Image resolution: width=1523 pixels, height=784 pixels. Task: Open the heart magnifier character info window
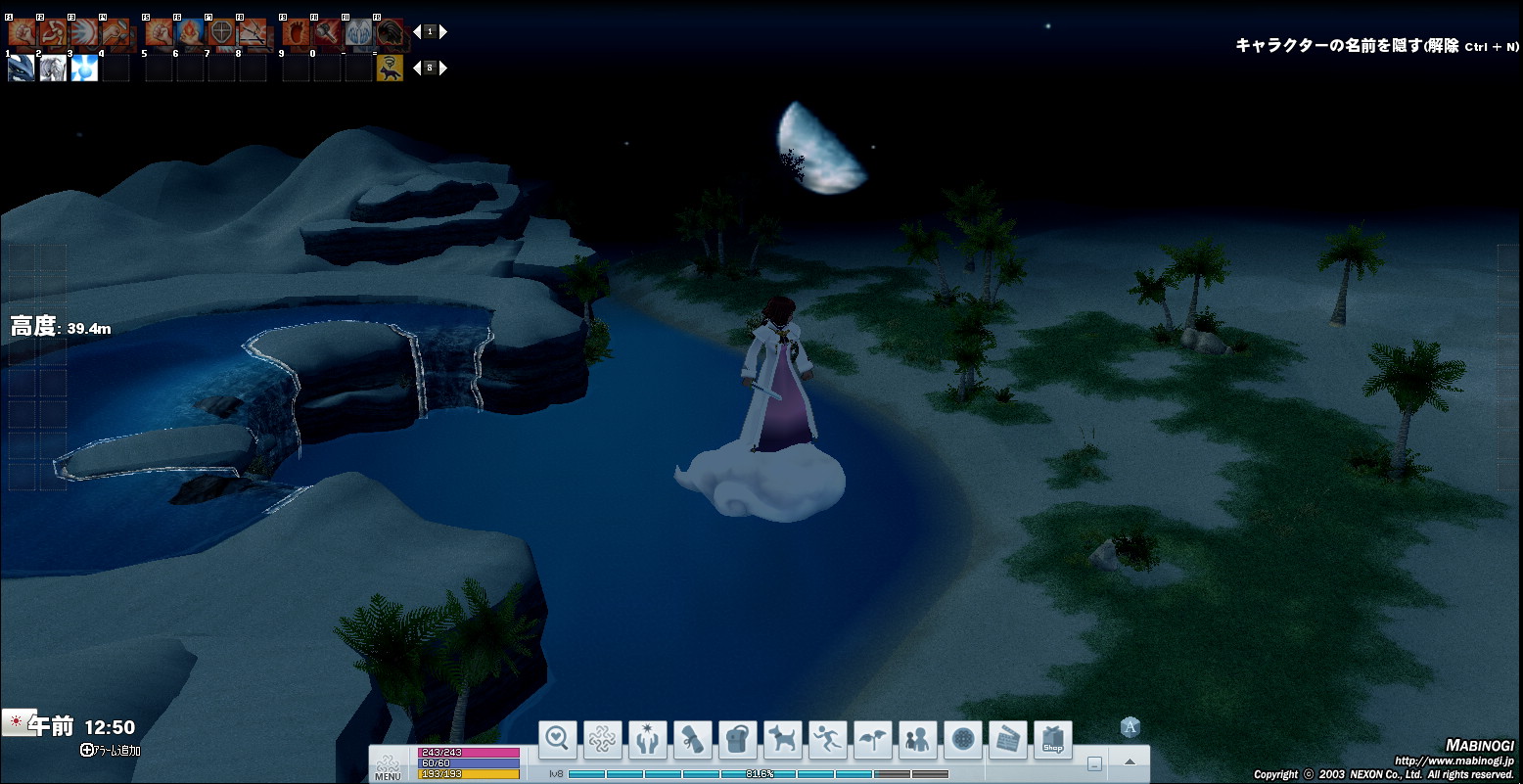pos(558,740)
